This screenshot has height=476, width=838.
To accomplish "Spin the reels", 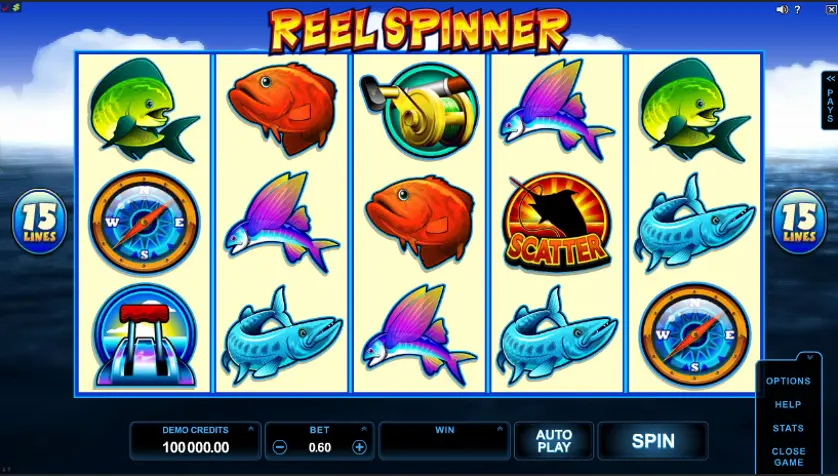I will point(652,441).
